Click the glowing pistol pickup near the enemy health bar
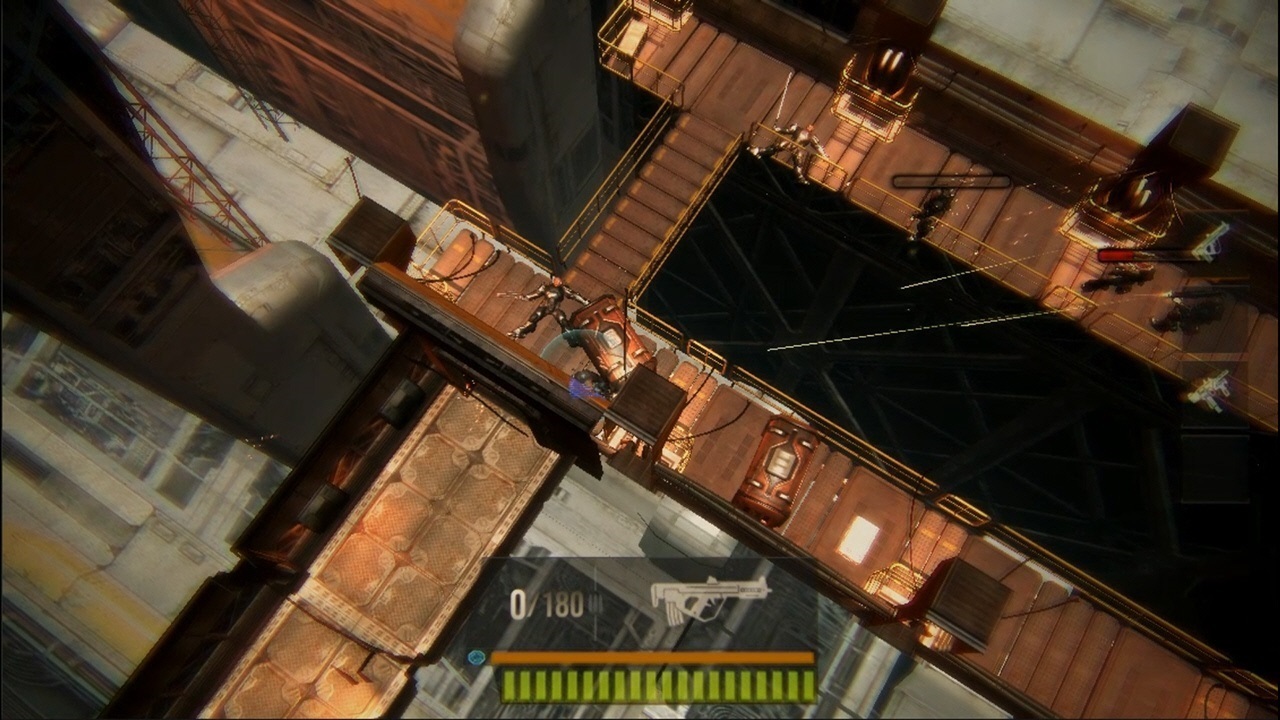 coord(1211,244)
